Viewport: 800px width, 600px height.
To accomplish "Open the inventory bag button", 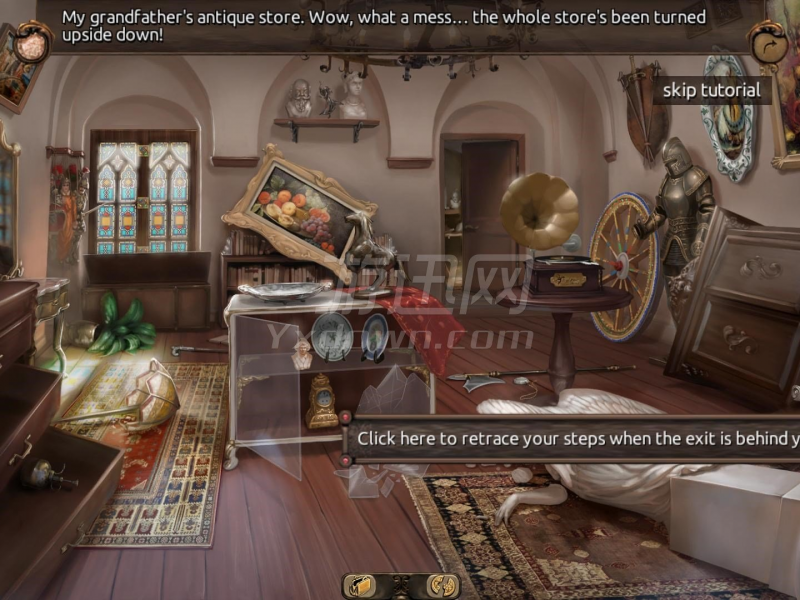I will click(x=359, y=586).
